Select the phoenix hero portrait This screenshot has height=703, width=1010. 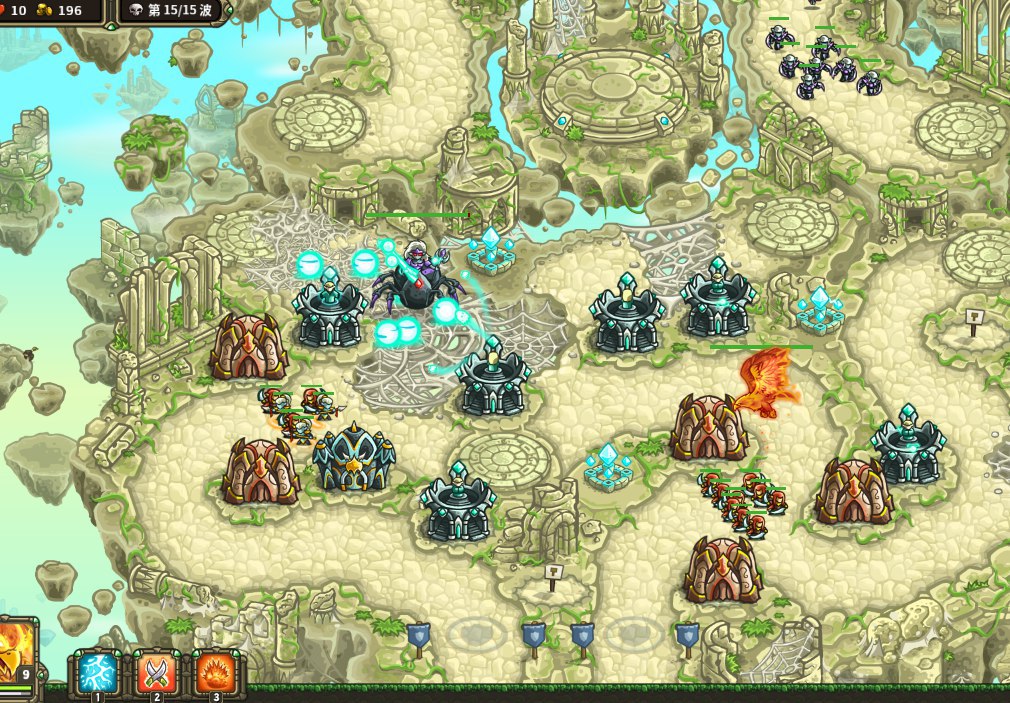16,652
